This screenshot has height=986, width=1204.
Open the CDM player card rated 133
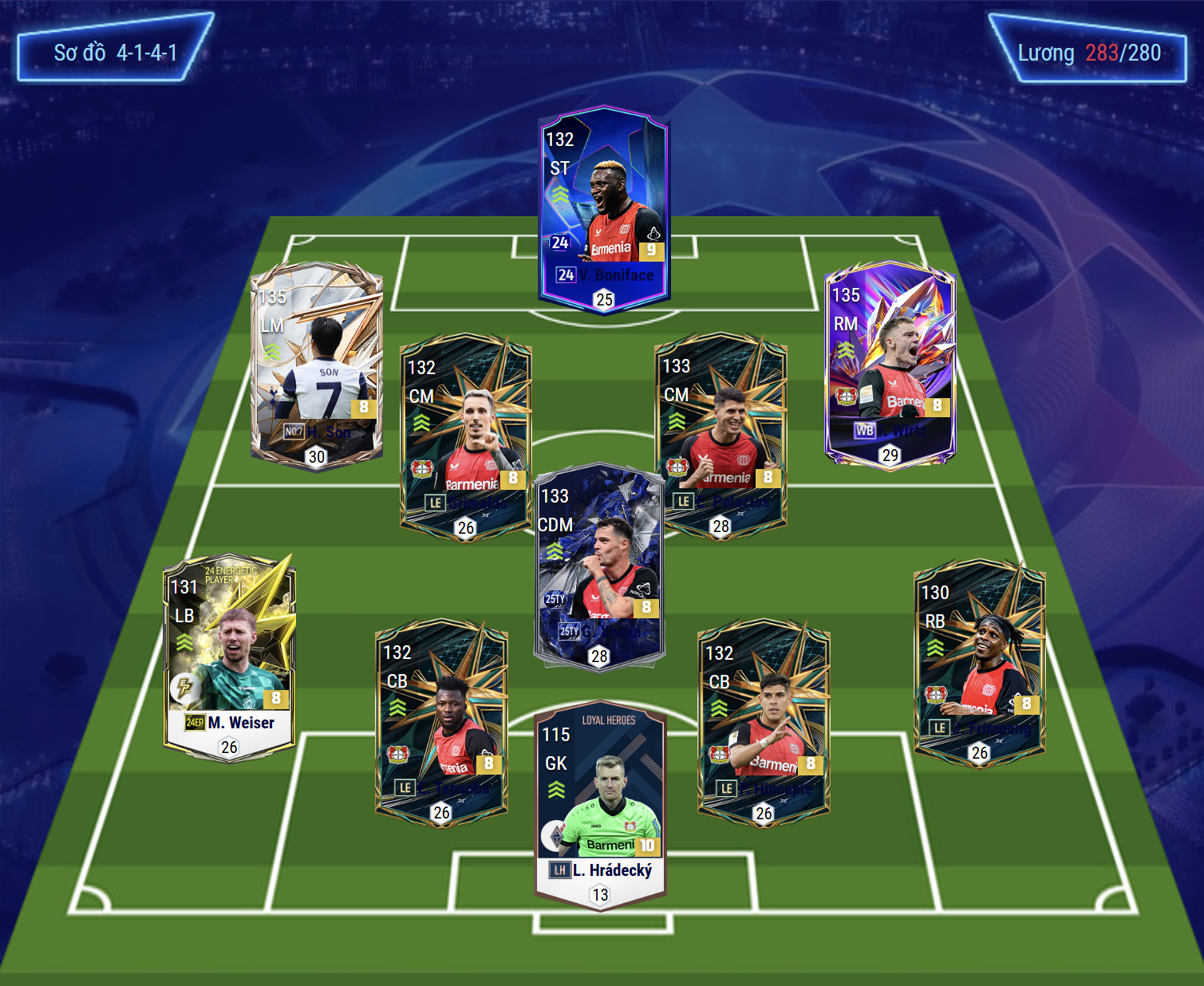[x=599, y=566]
